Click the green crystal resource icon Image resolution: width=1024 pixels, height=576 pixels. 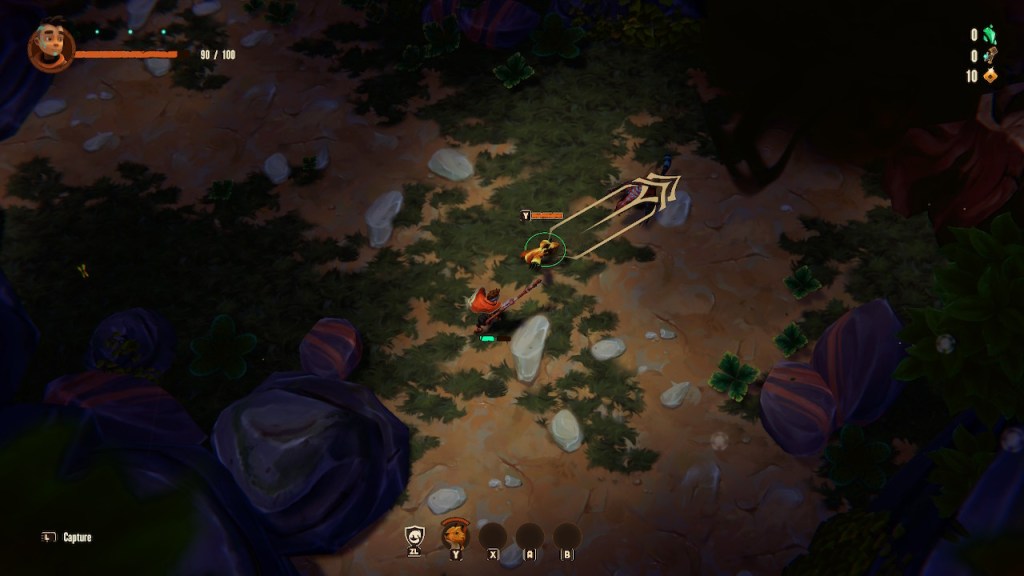coord(990,34)
